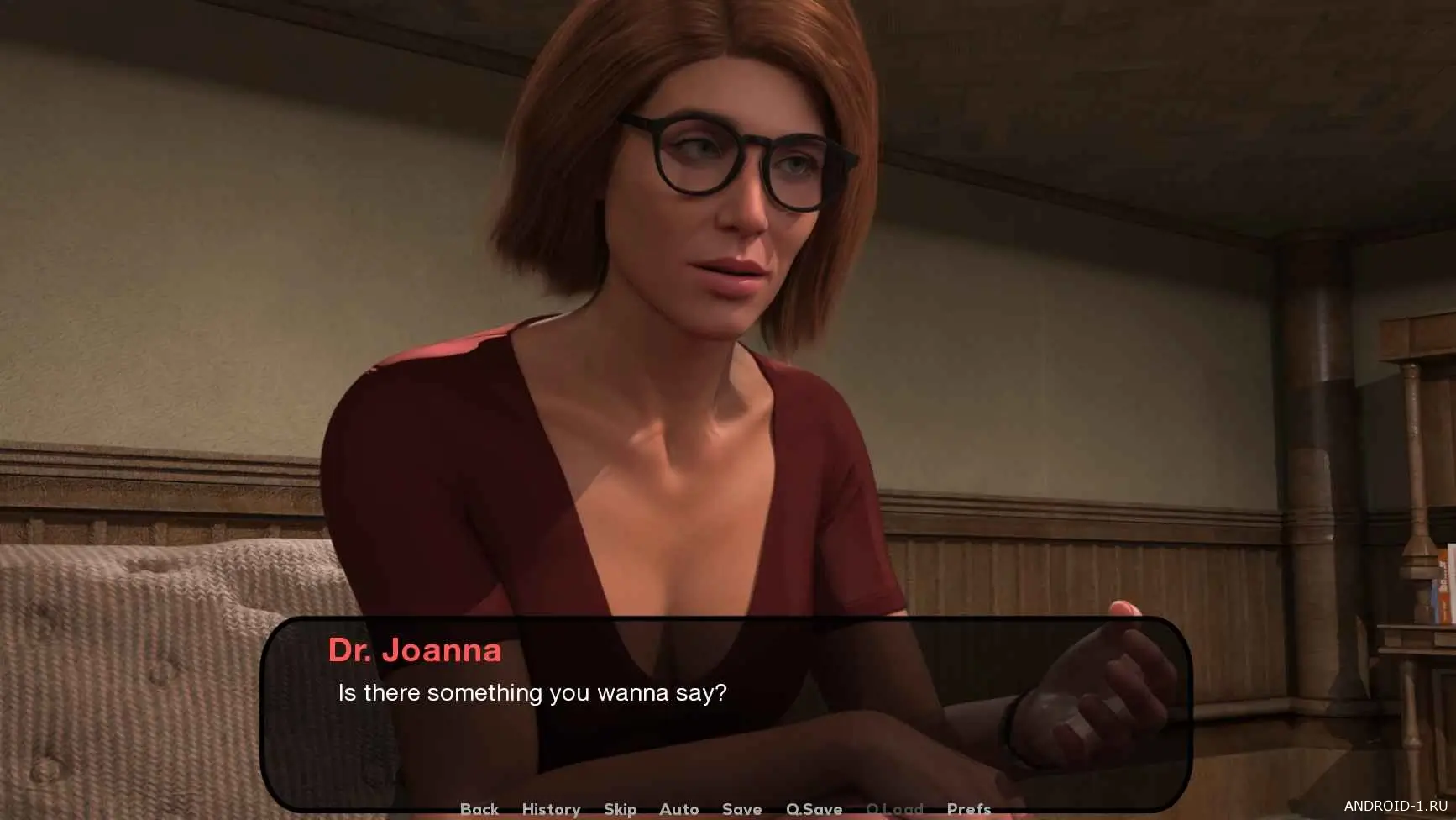Image resolution: width=1456 pixels, height=820 pixels.
Task: Open the dialogue History log
Action: click(x=551, y=809)
